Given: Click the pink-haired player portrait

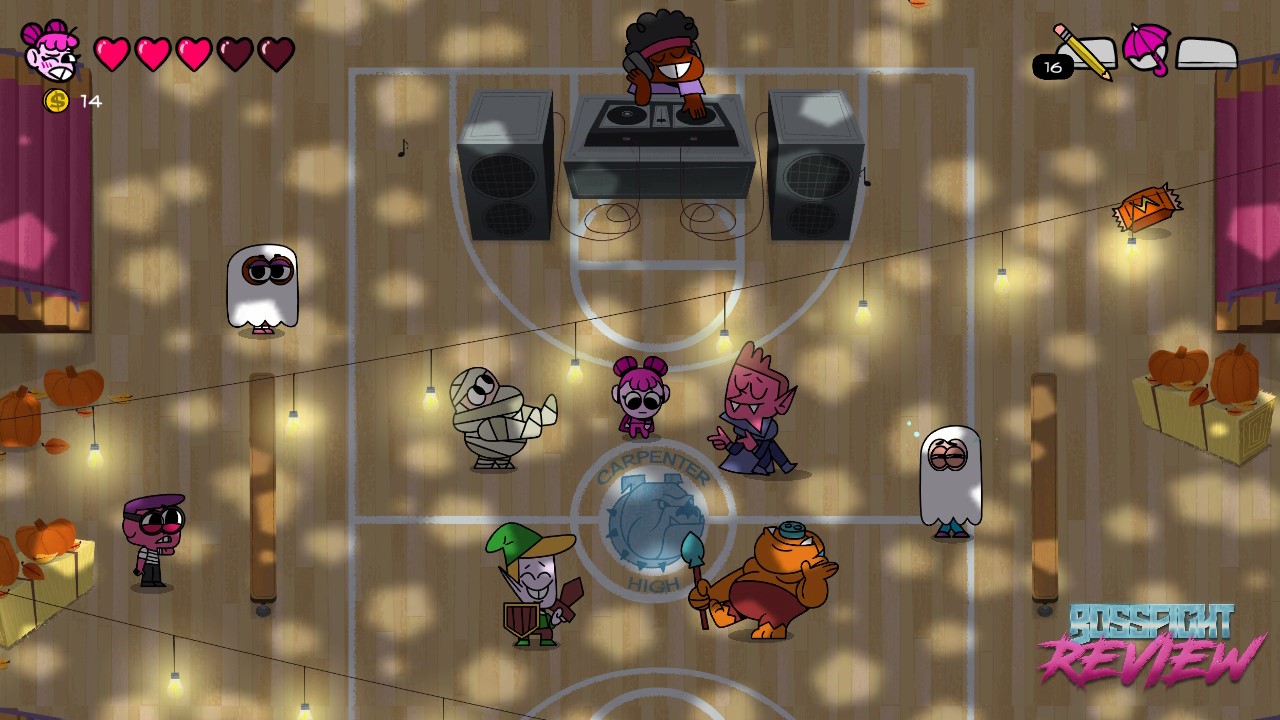Looking at the screenshot, I should pos(50,51).
